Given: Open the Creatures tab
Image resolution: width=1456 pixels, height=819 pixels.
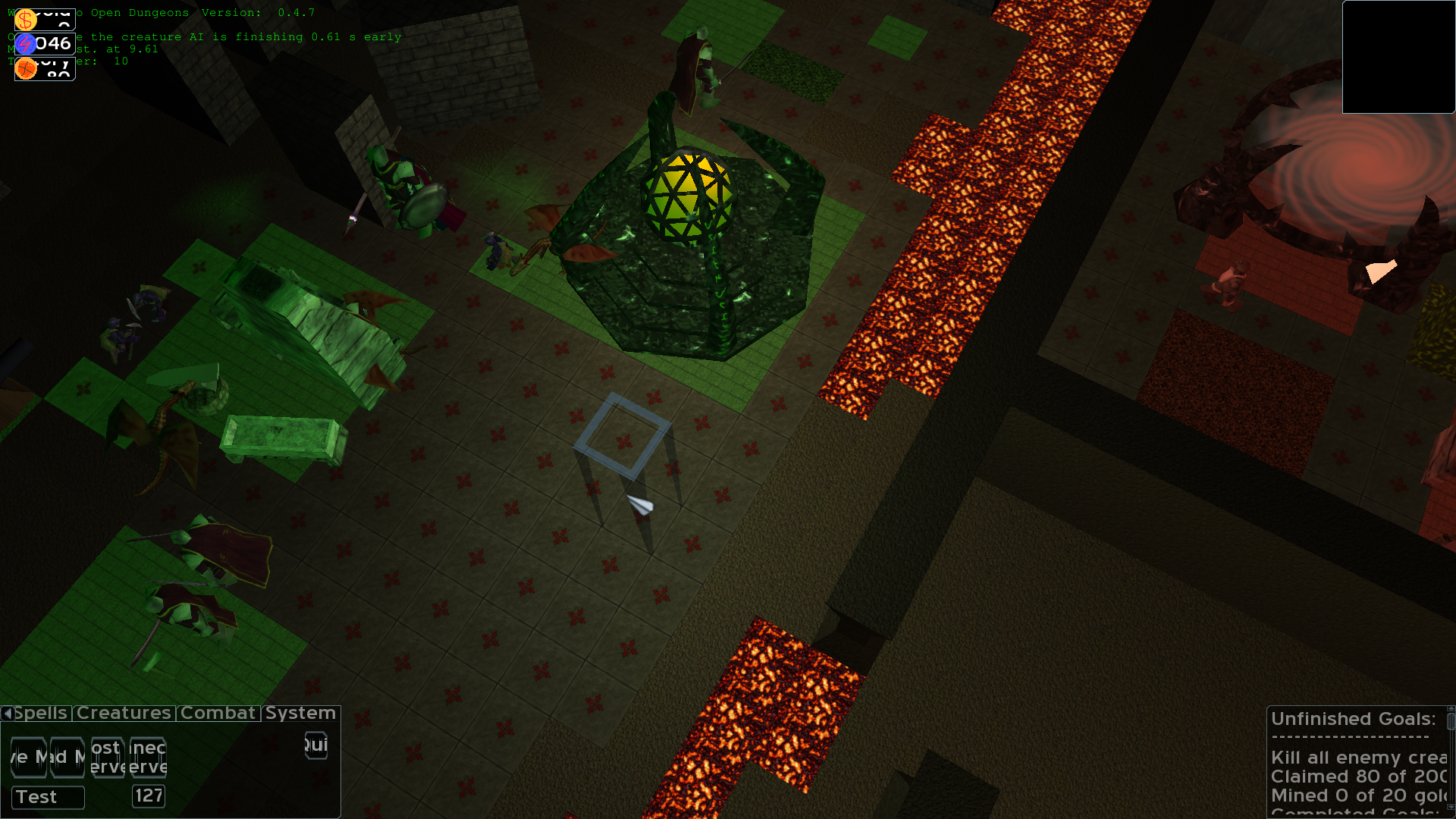Looking at the screenshot, I should 124,714.
